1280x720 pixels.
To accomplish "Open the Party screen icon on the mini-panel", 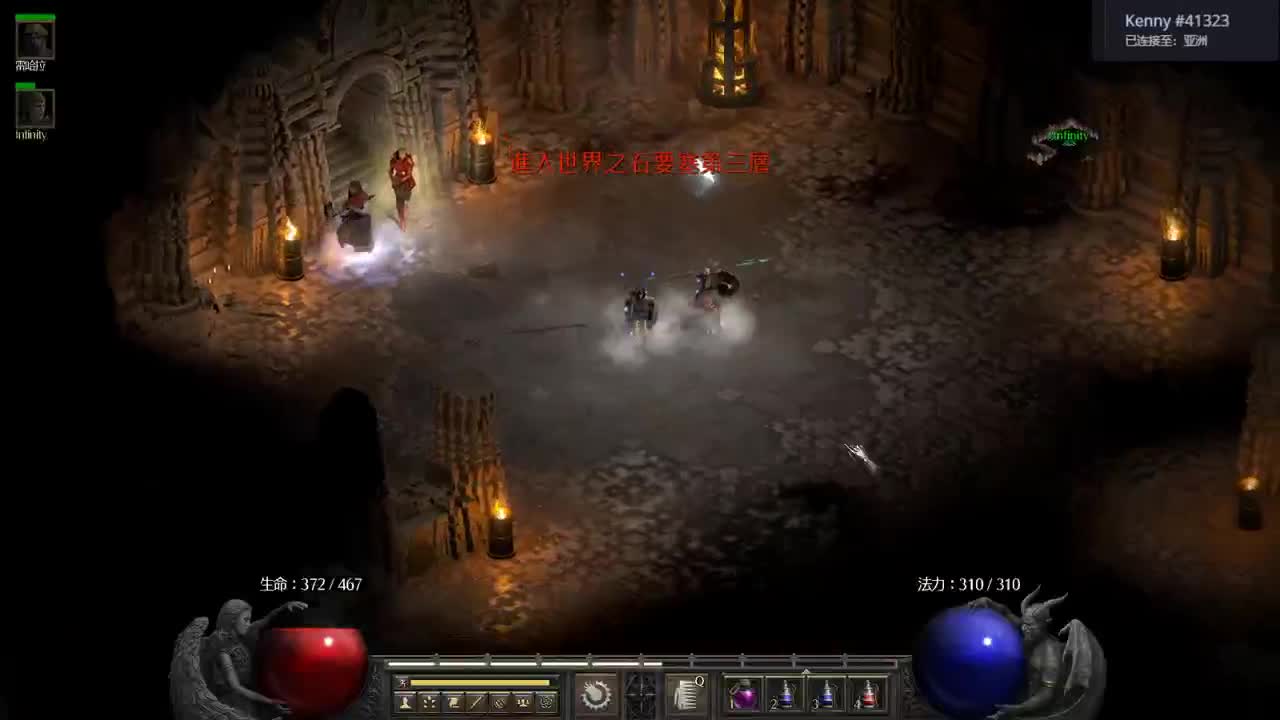I will coord(524,702).
